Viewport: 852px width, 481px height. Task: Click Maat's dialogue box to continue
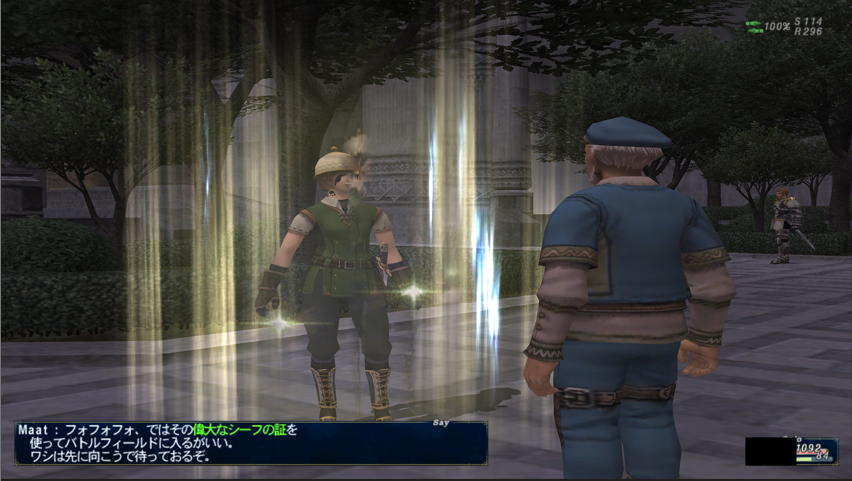[x=250, y=442]
